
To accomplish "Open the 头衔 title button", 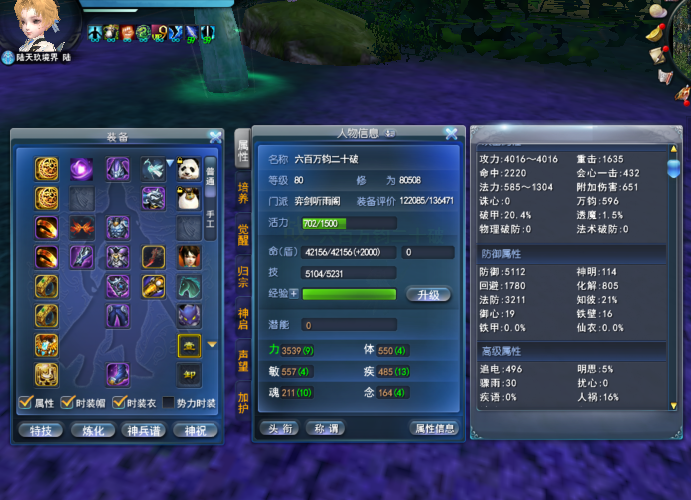I will (279, 428).
